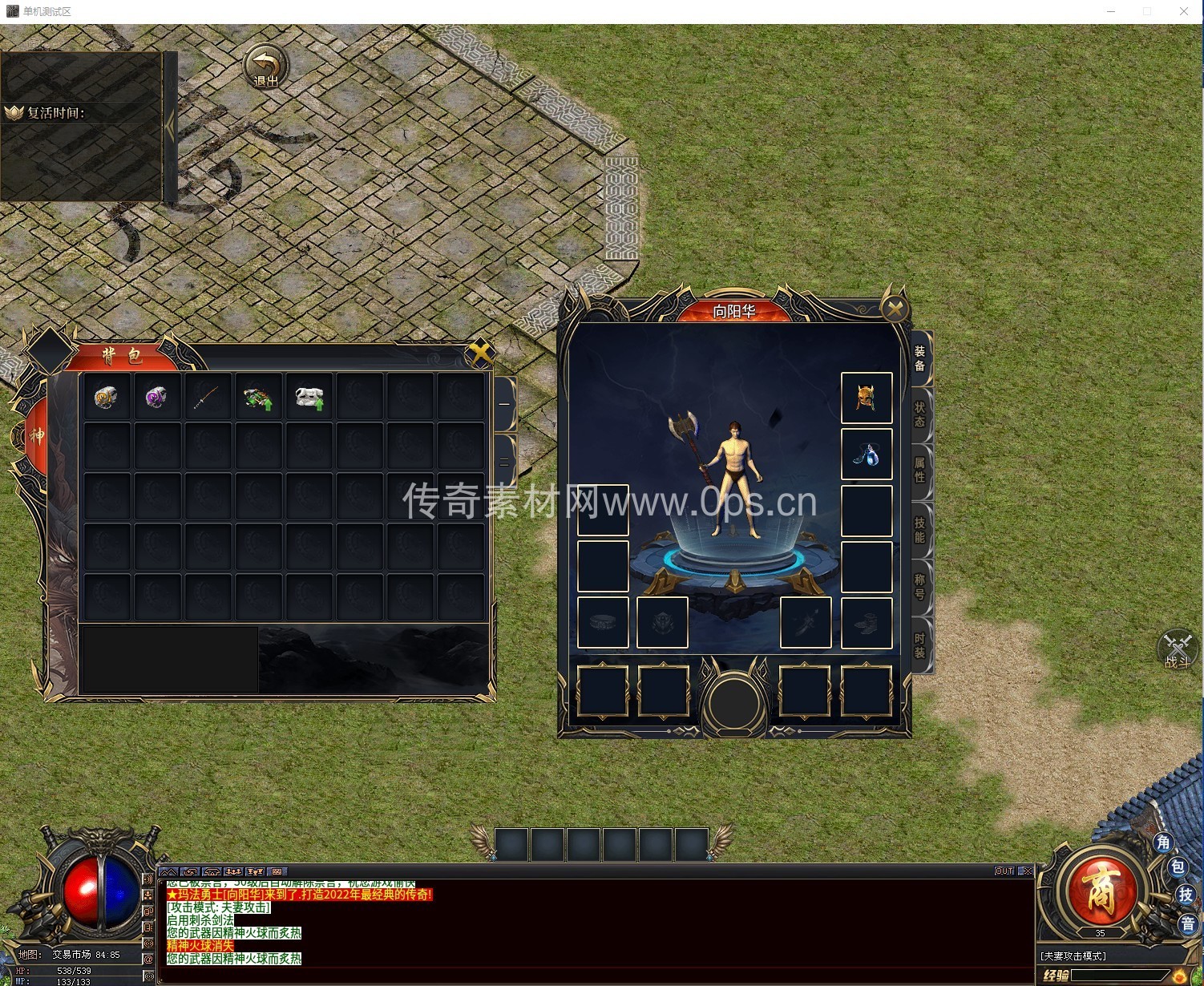Choose the white armor upgrade item

pos(309,398)
